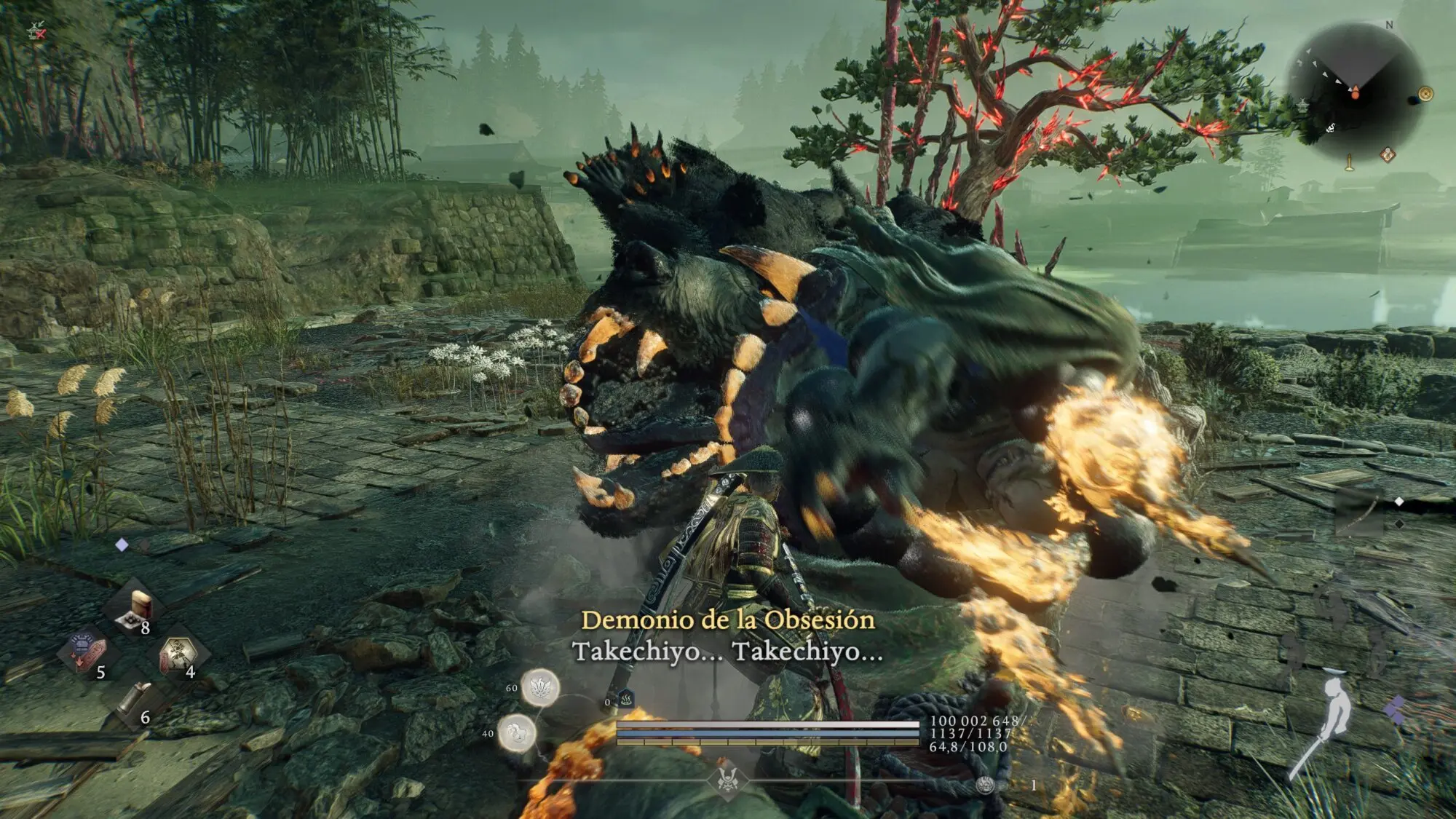
Task: Open the circular minimap
Action: pos(1354,91)
